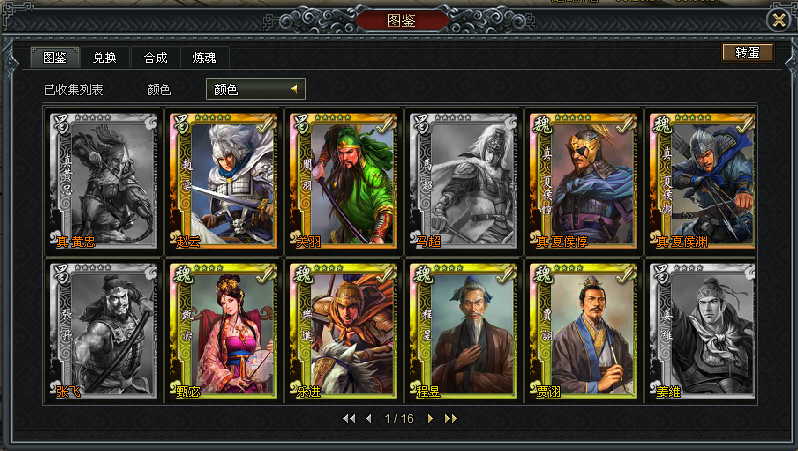The width and height of the screenshot is (798, 451).
Task: Select the 张飞 card
Action: coord(101,332)
